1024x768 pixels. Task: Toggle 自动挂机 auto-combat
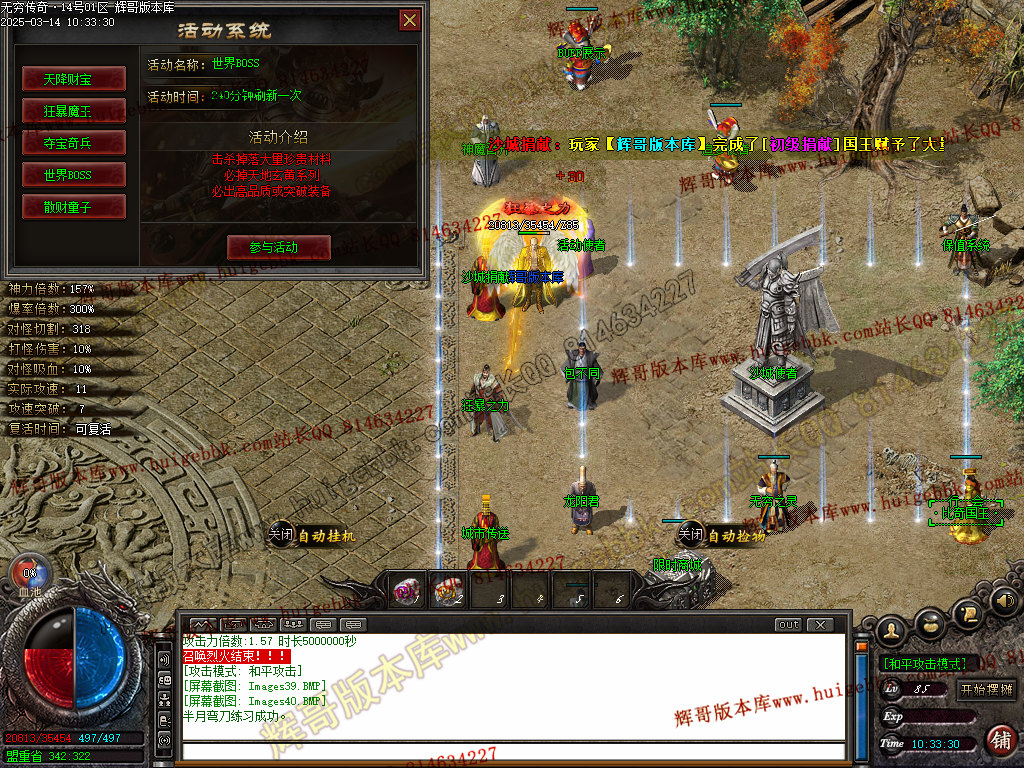311,535
